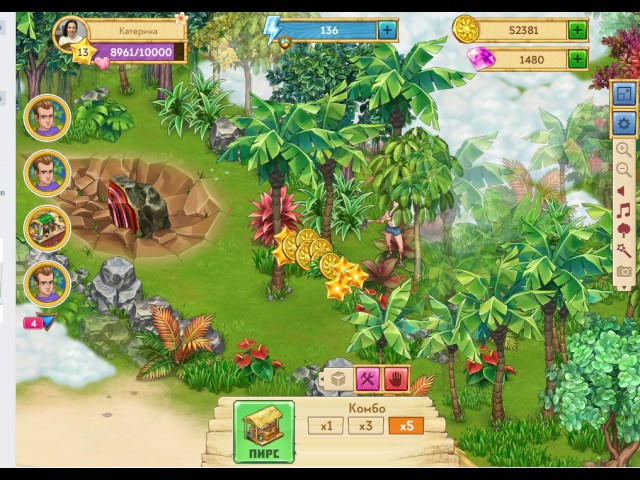Open the gear settings button
Viewport: 640px width, 480px height.
pos(624,125)
